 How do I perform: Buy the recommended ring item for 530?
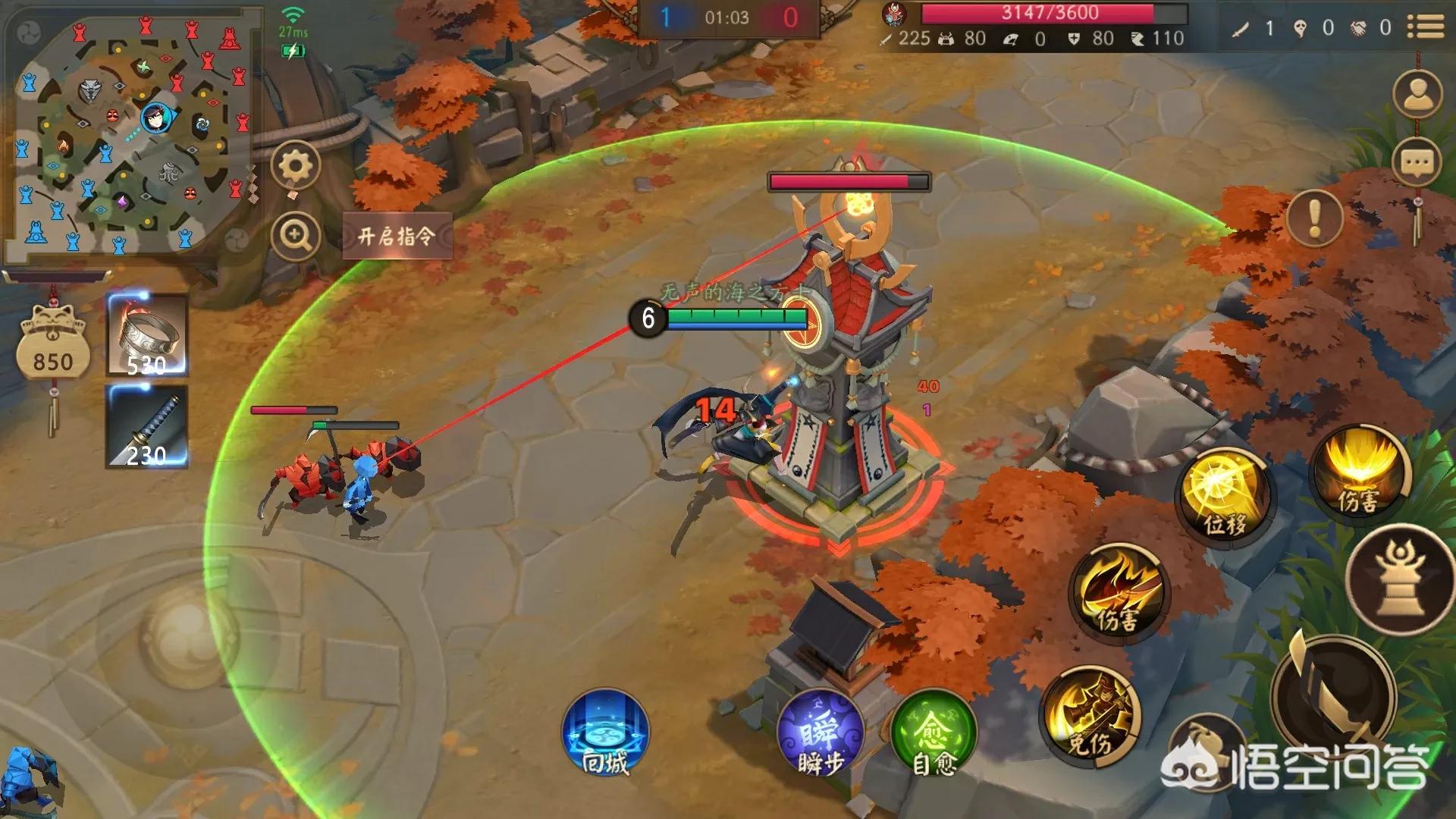[x=147, y=335]
